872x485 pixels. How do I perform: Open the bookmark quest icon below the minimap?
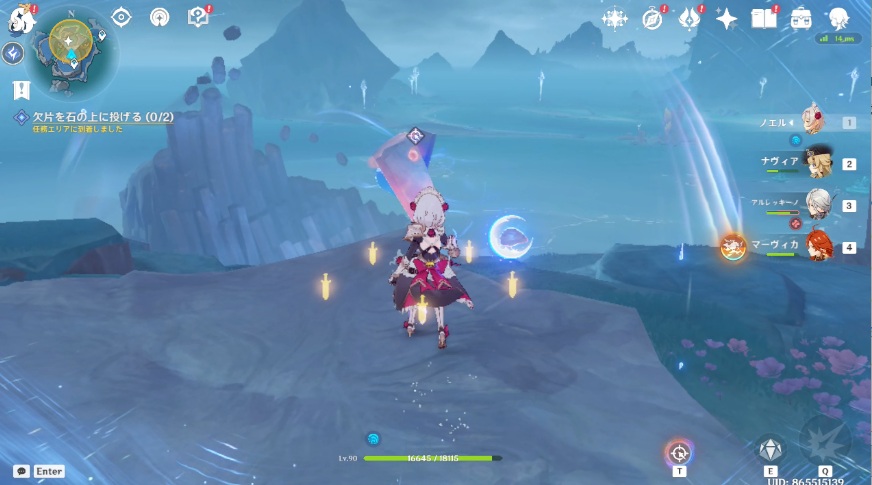click(21, 91)
